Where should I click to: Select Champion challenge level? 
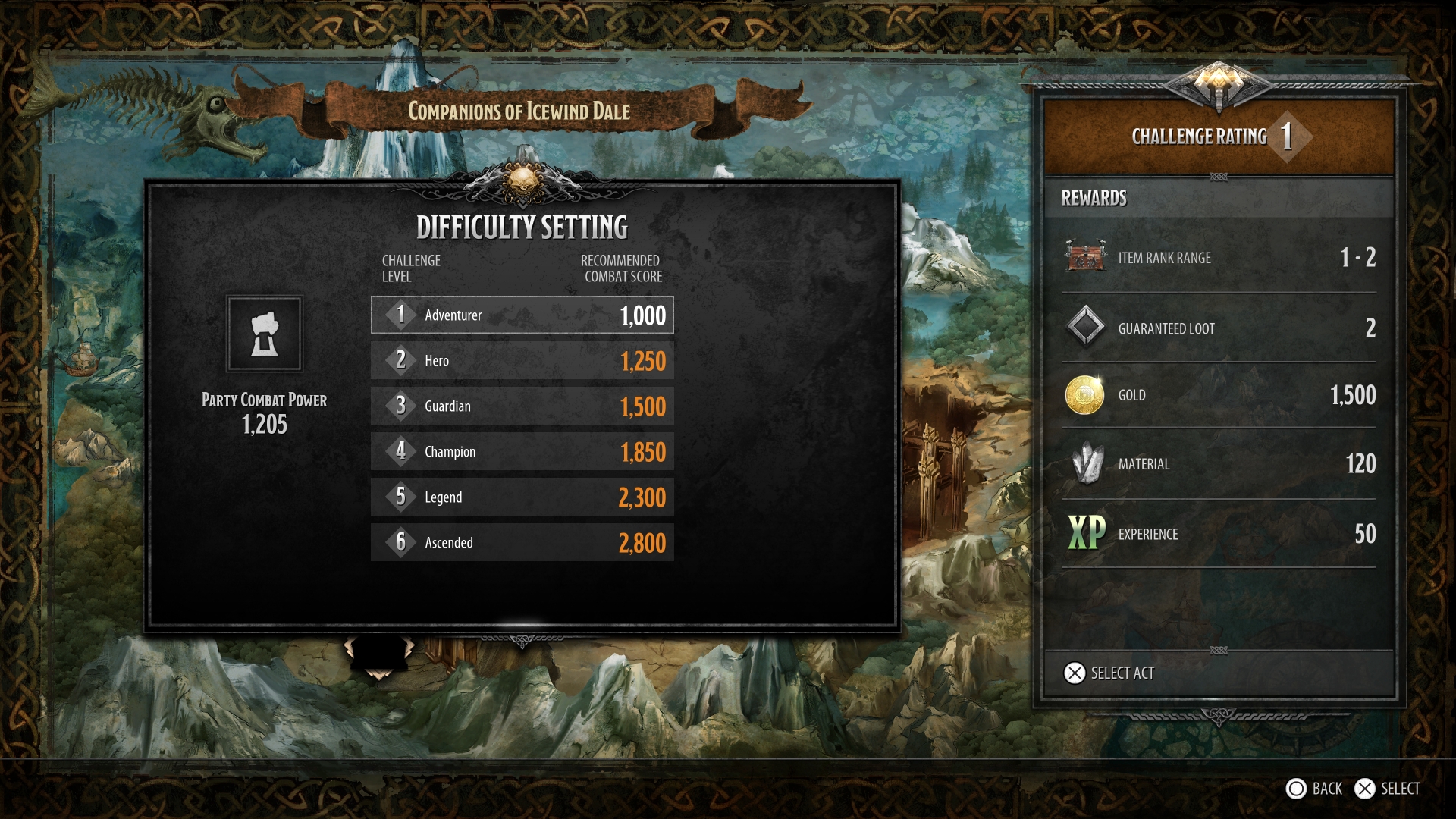pyautogui.click(x=522, y=451)
